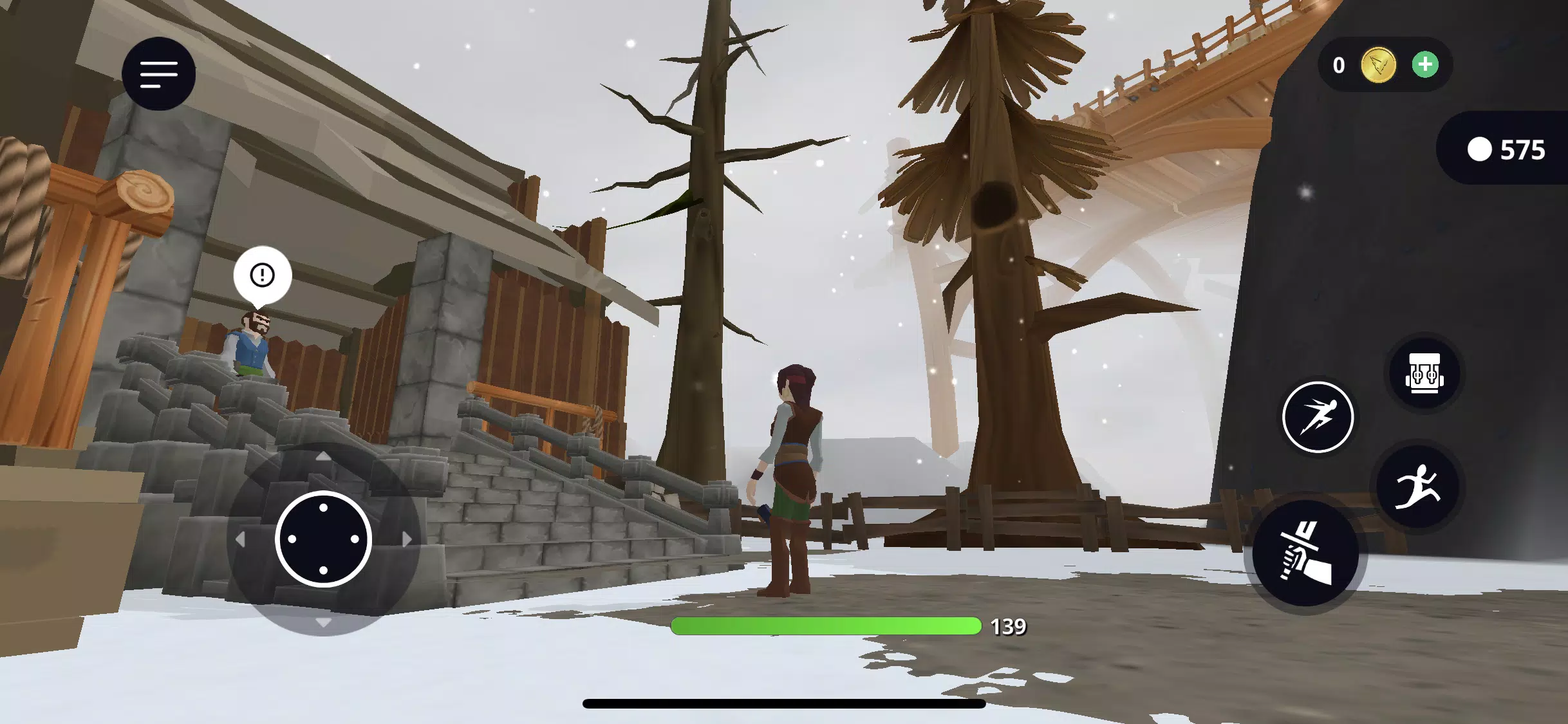The width and height of the screenshot is (1568, 724).
Task: Open the menu in the top-left corner
Action: point(158,74)
